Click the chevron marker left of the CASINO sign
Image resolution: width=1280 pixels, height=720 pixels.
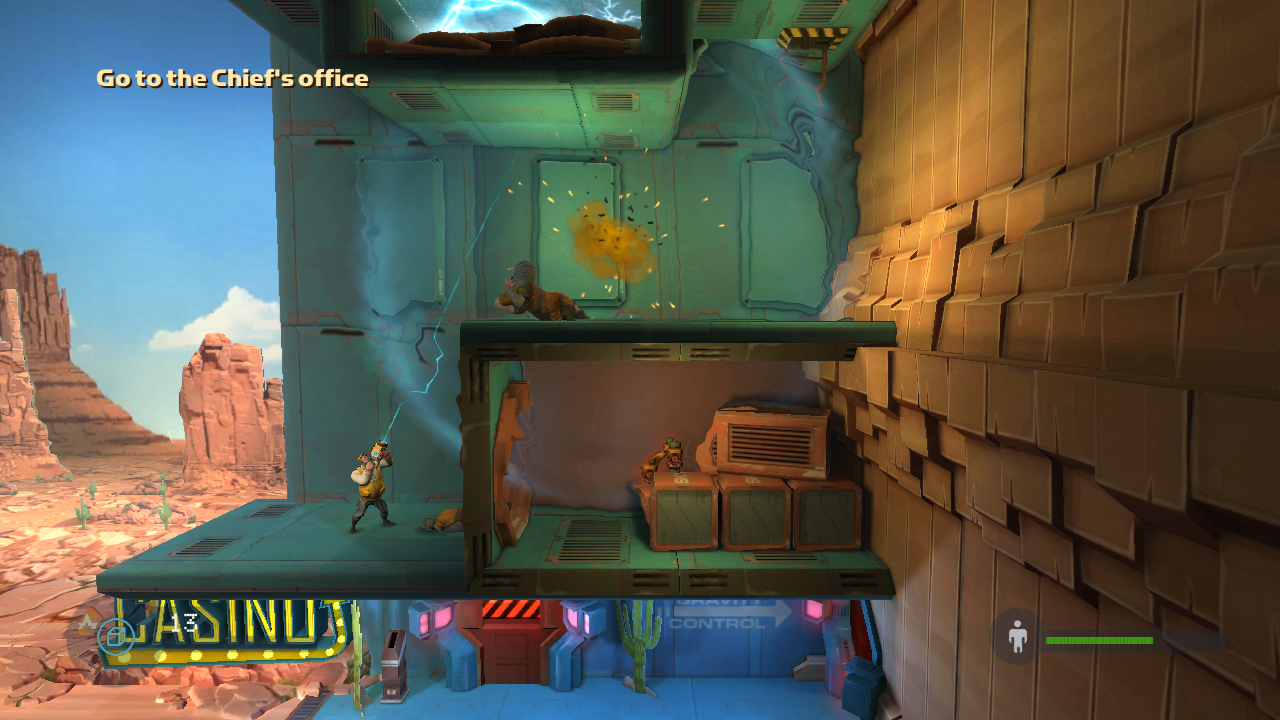pyautogui.click(x=88, y=620)
